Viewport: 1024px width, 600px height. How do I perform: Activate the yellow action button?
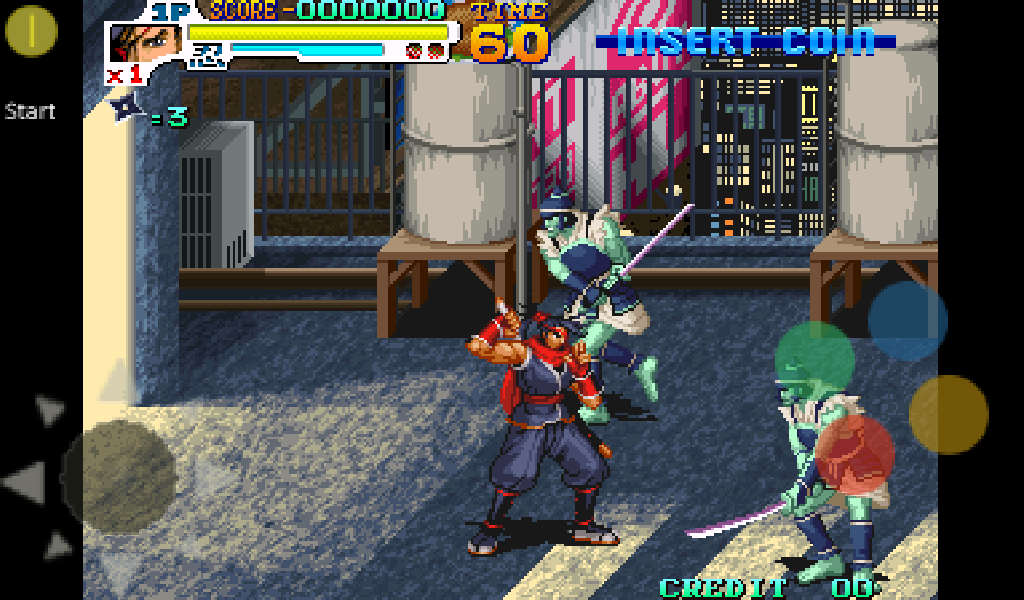(x=948, y=415)
